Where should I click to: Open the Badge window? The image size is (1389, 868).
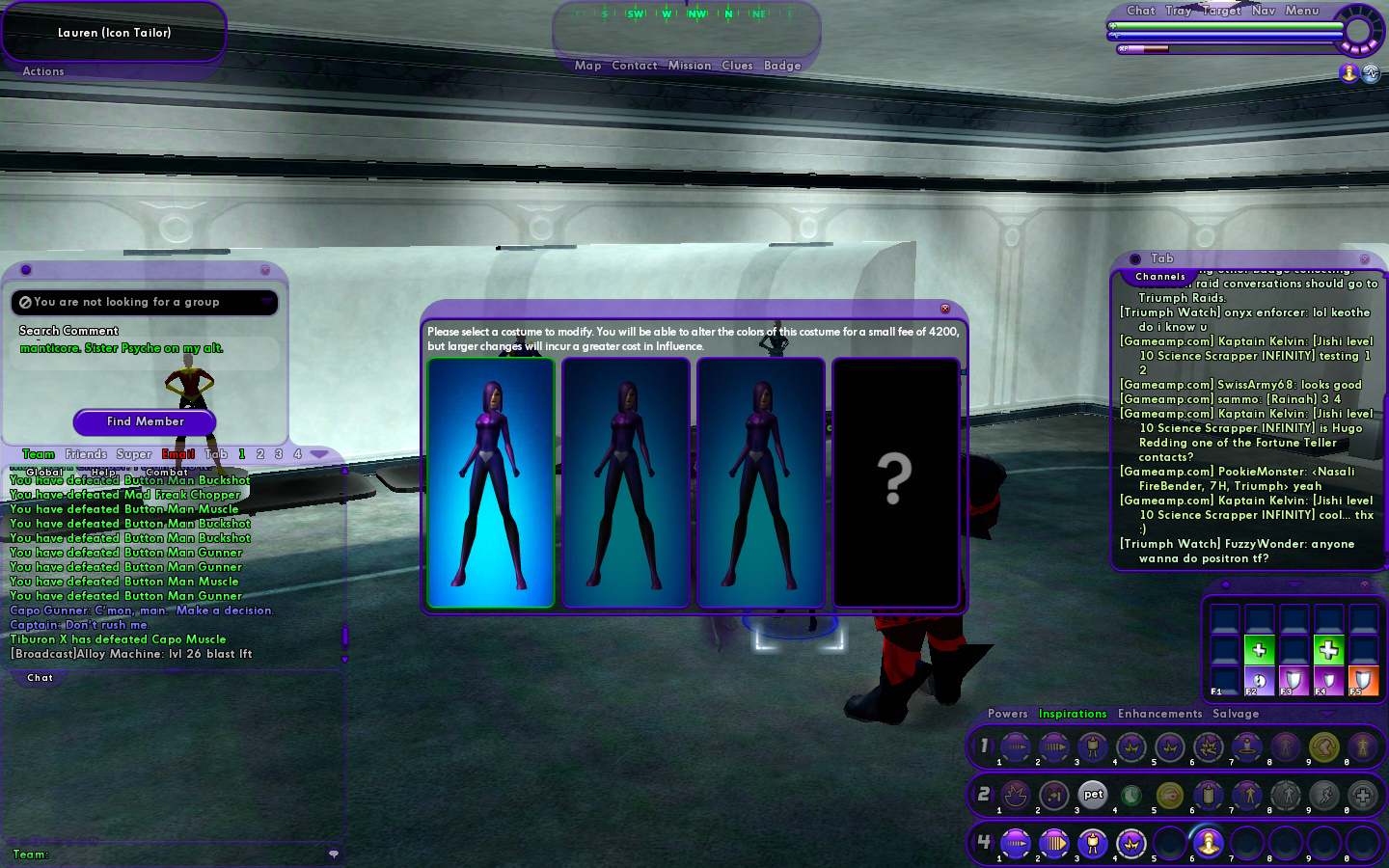point(782,66)
